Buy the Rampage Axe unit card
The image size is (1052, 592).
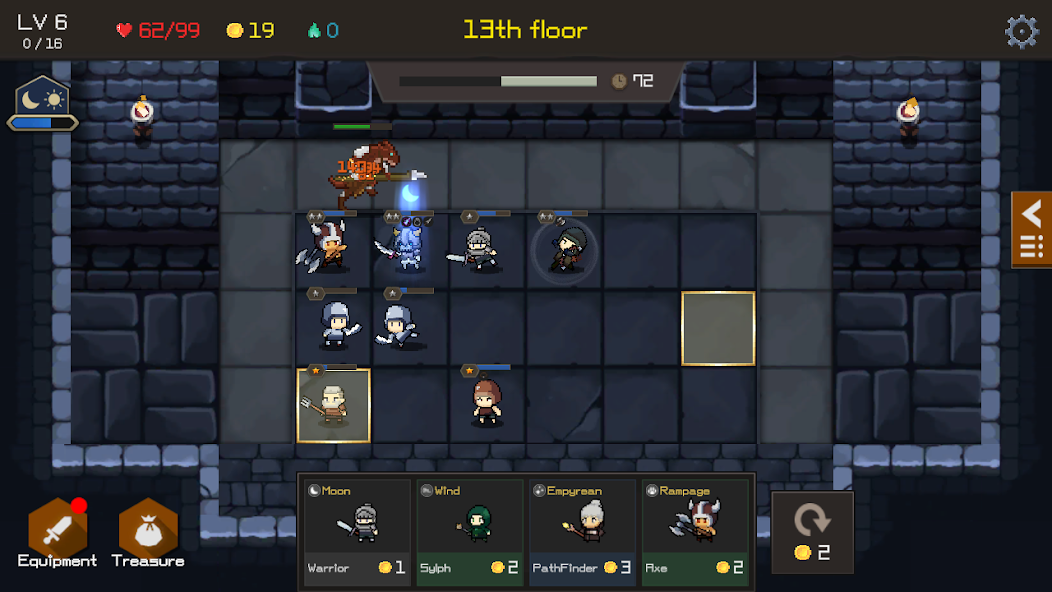tap(696, 531)
